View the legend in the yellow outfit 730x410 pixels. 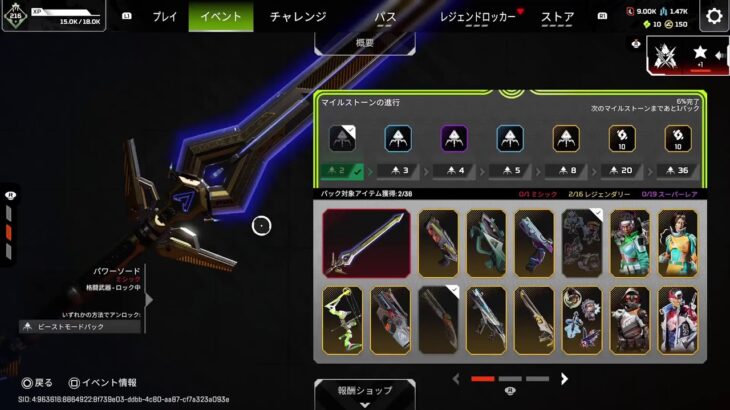tap(678, 243)
